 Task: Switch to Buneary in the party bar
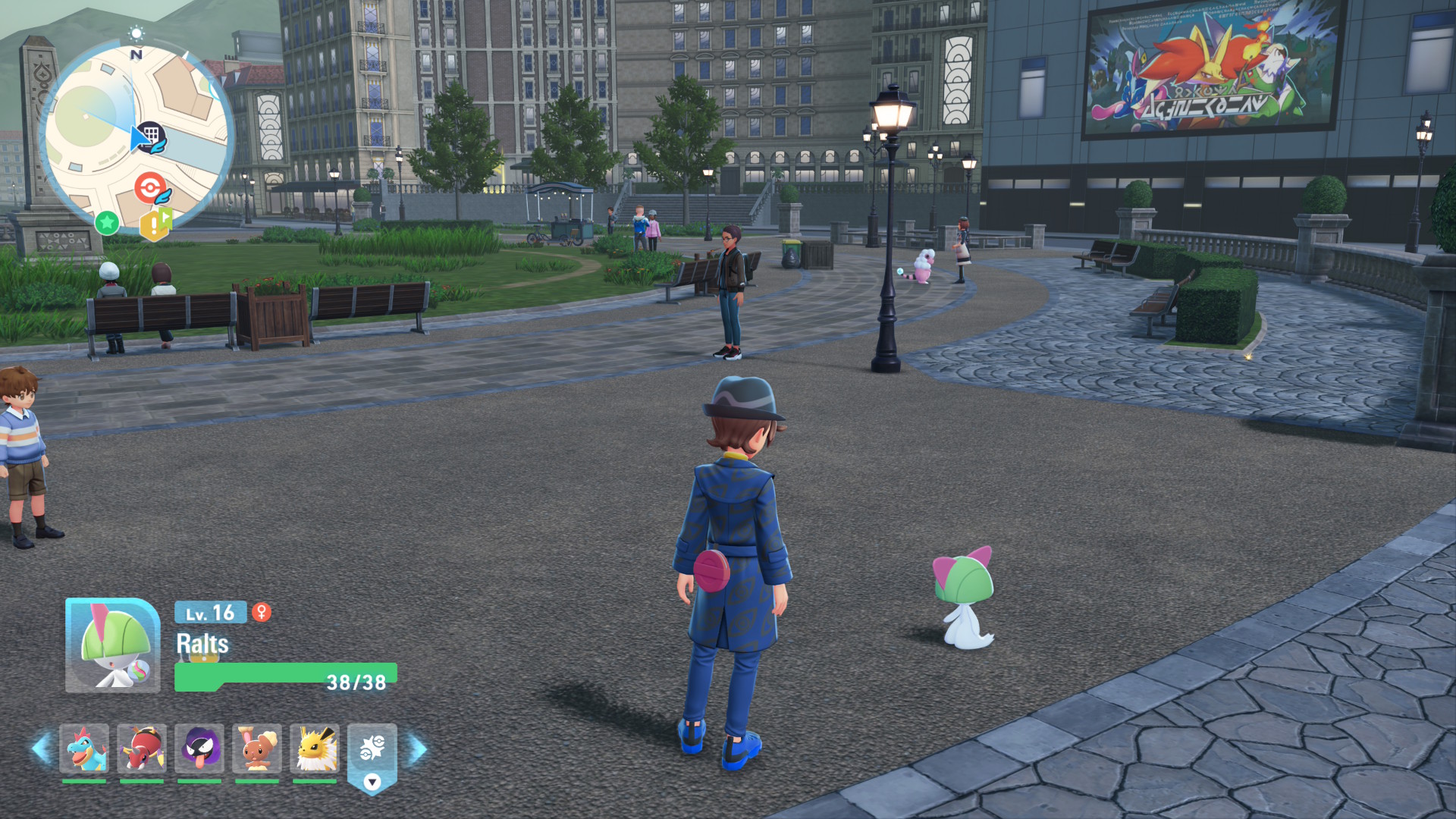pos(257,748)
